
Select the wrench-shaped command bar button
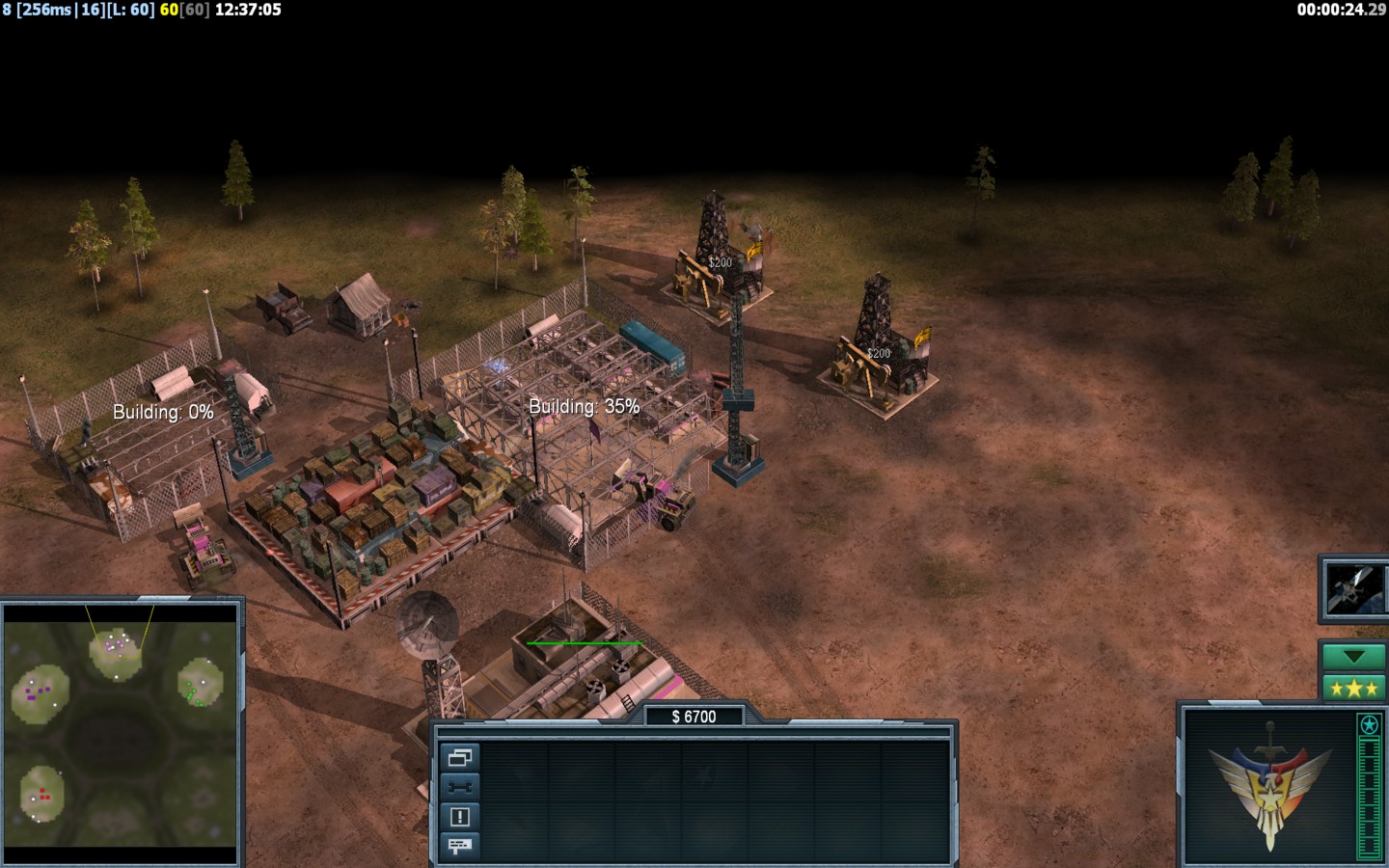point(459,787)
